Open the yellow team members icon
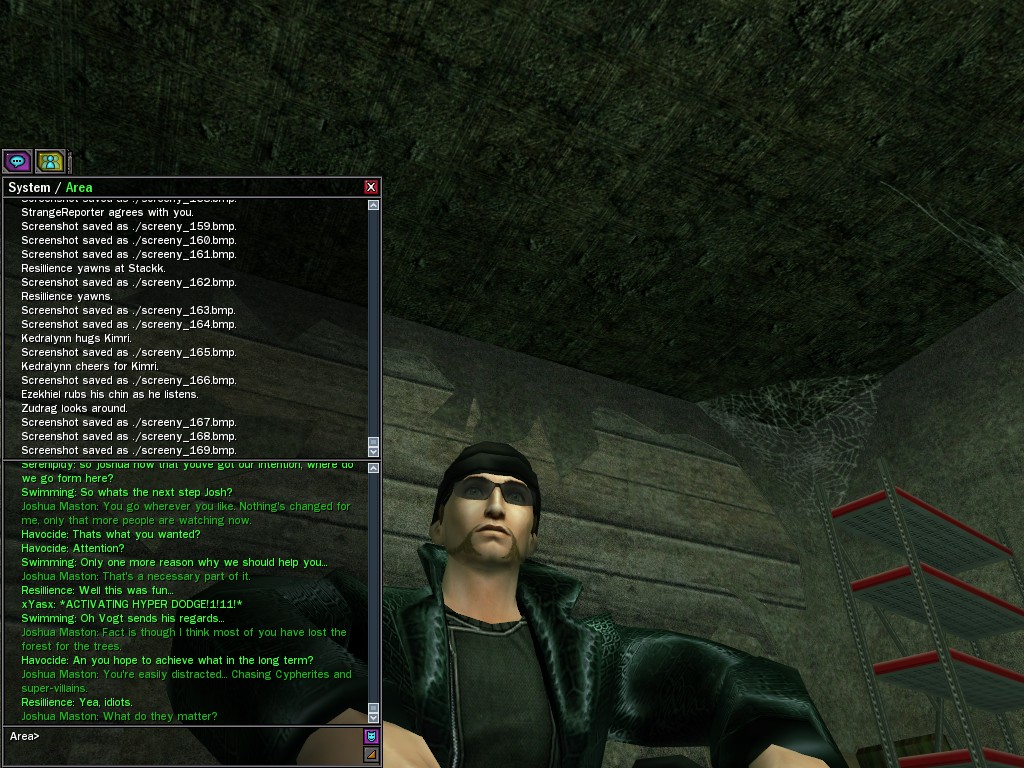1024x768 pixels. [x=50, y=160]
